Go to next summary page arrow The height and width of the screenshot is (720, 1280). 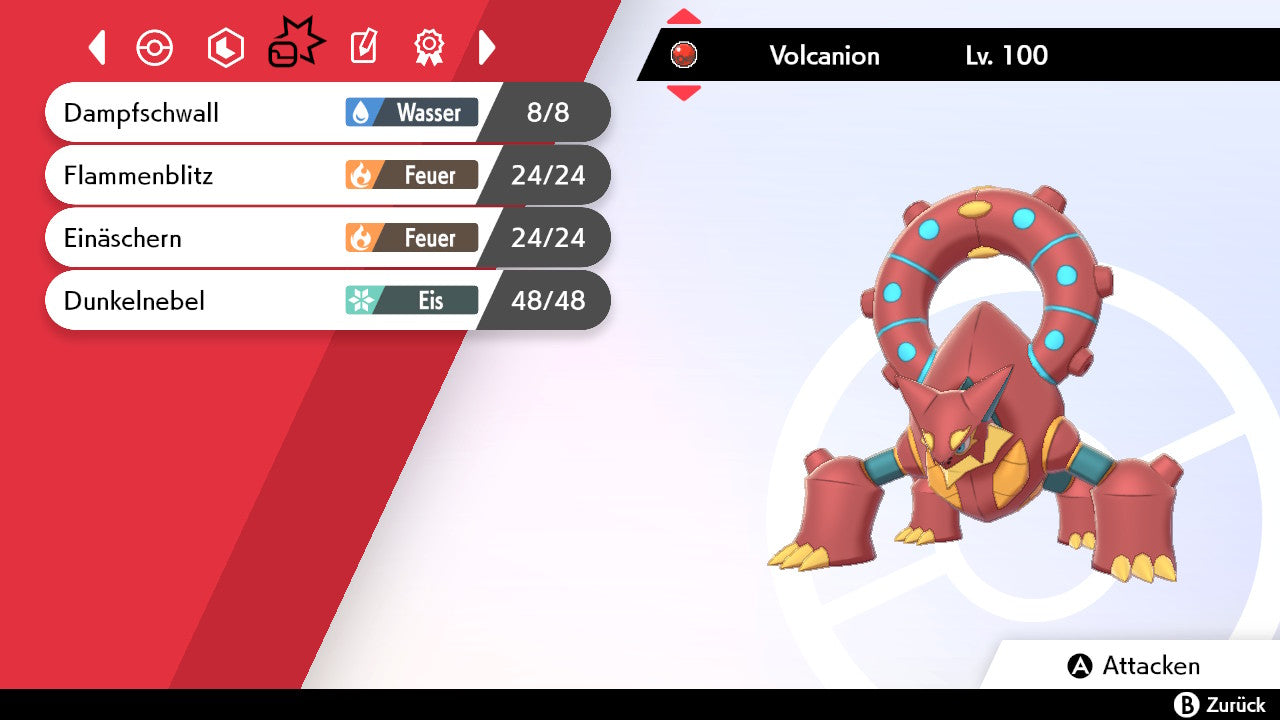click(487, 47)
